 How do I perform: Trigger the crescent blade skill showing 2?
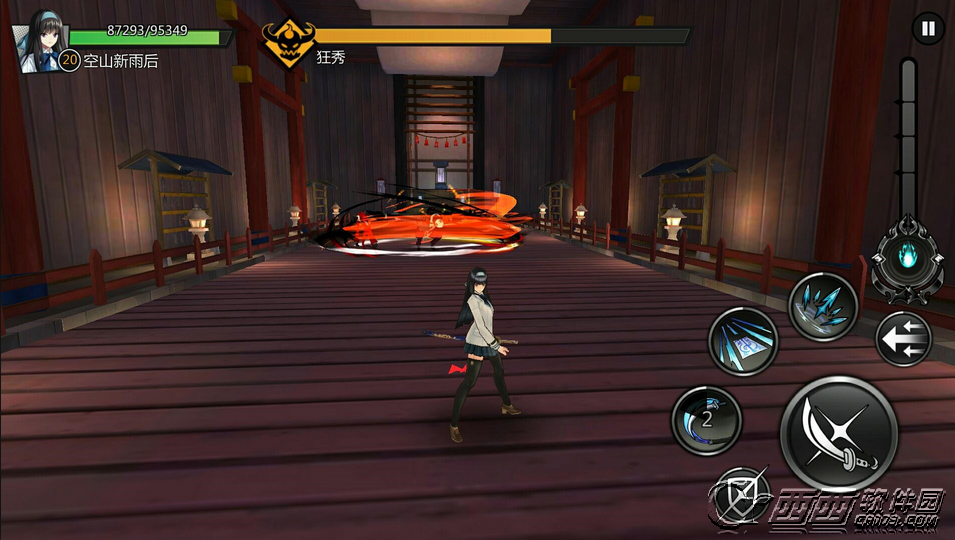click(706, 419)
